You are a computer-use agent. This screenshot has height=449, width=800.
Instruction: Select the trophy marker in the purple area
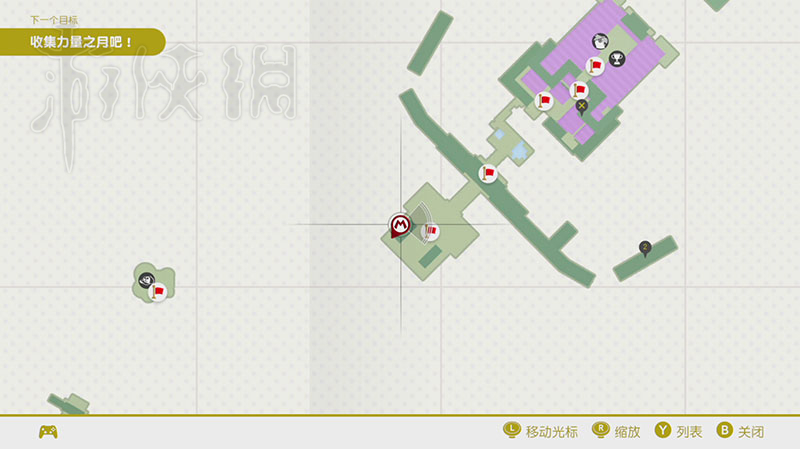click(617, 60)
